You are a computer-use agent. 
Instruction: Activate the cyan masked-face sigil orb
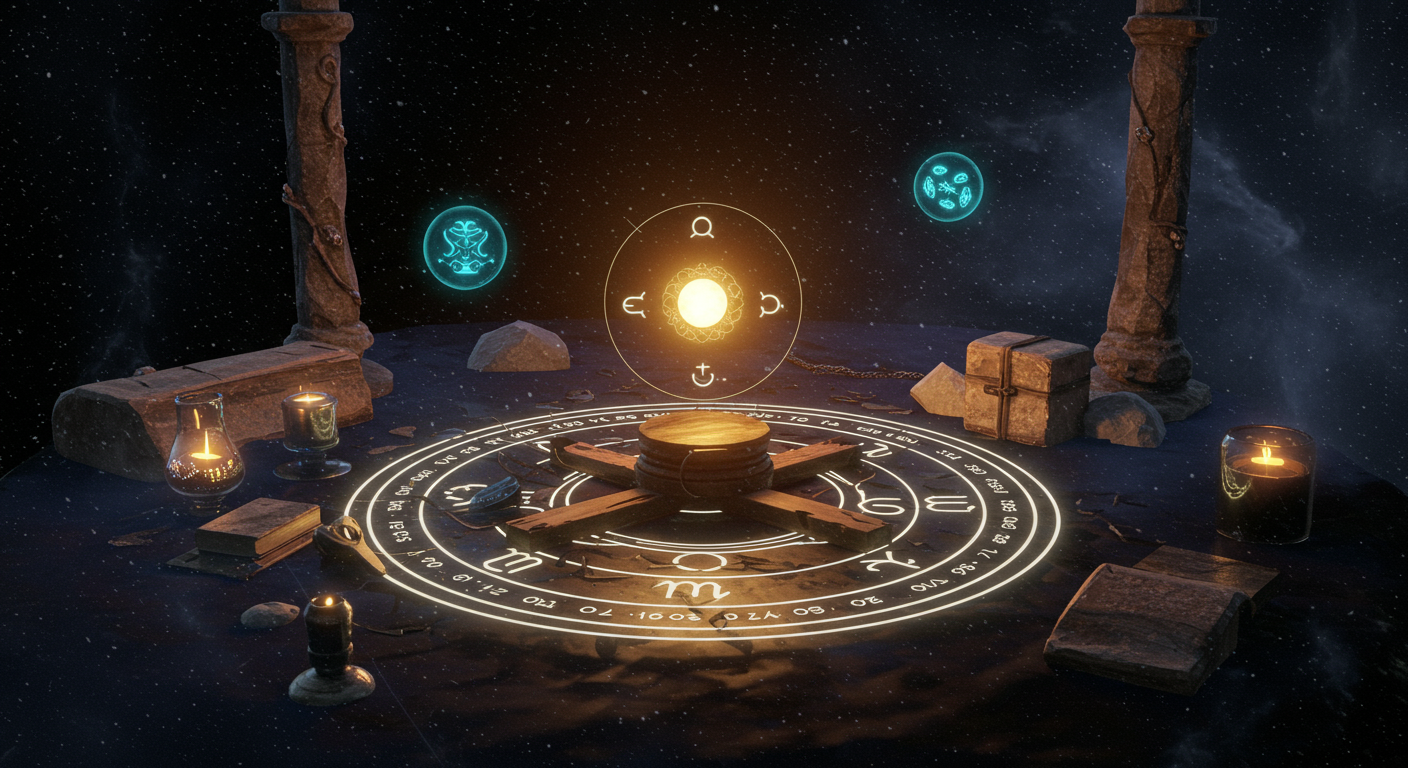(x=465, y=247)
